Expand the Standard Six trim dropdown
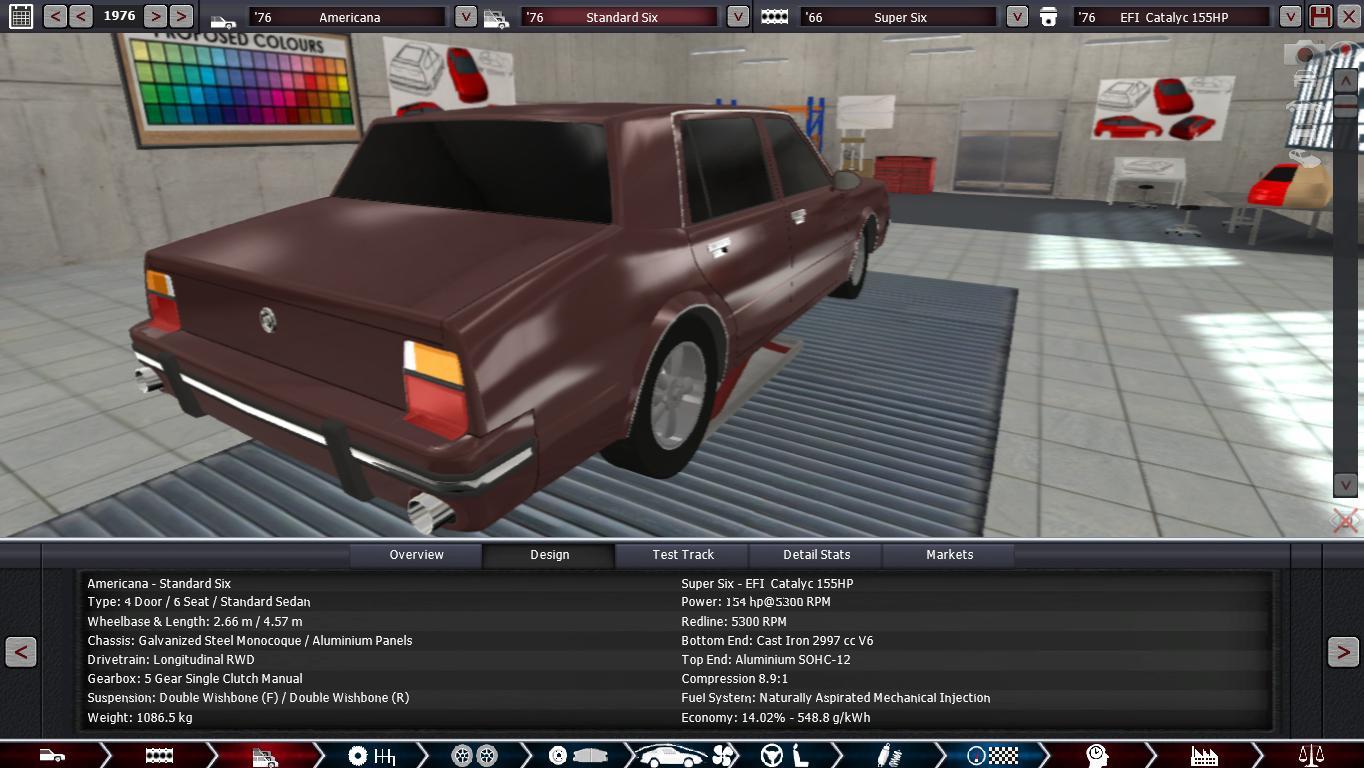 pos(737,17)
